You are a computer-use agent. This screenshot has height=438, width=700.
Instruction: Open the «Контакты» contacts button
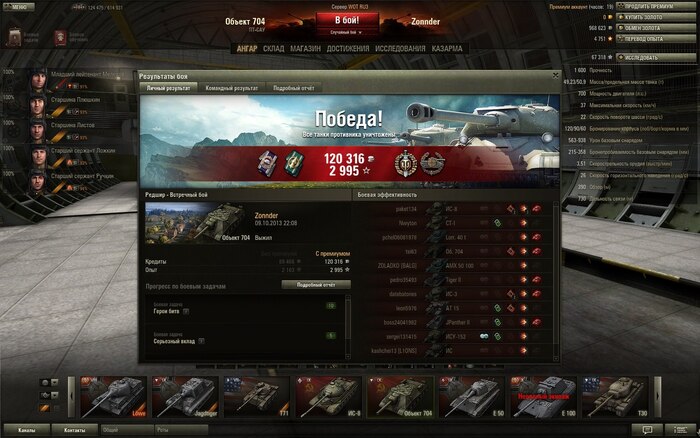tap(75, 430)
